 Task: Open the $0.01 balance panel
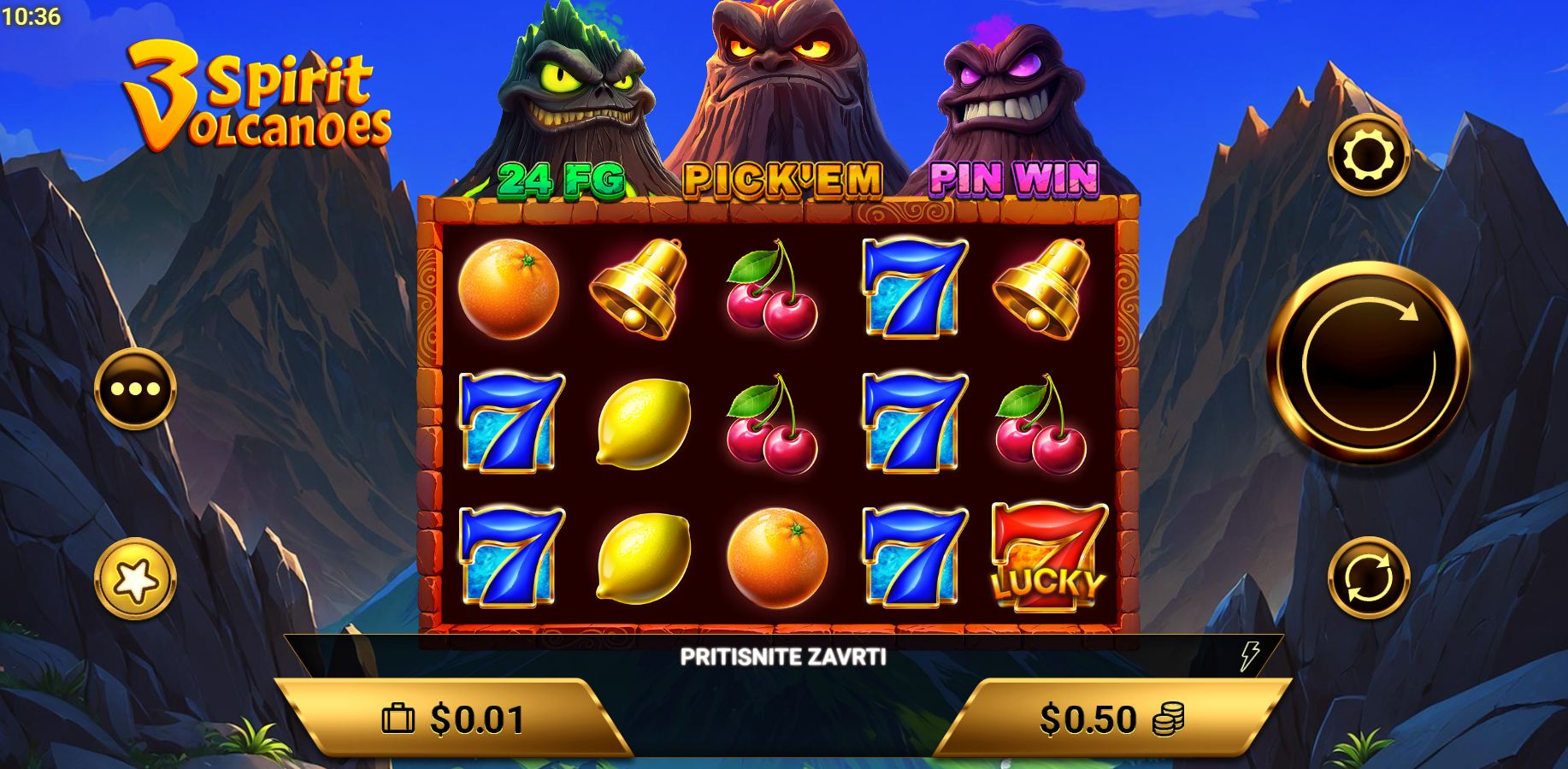453,719
